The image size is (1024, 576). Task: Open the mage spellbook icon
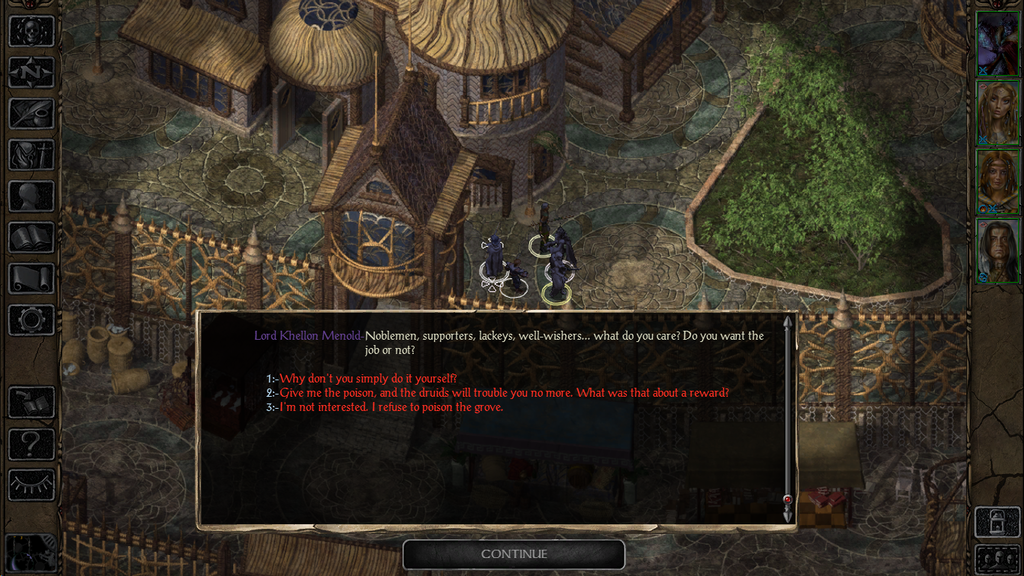(x=31, y=237)
